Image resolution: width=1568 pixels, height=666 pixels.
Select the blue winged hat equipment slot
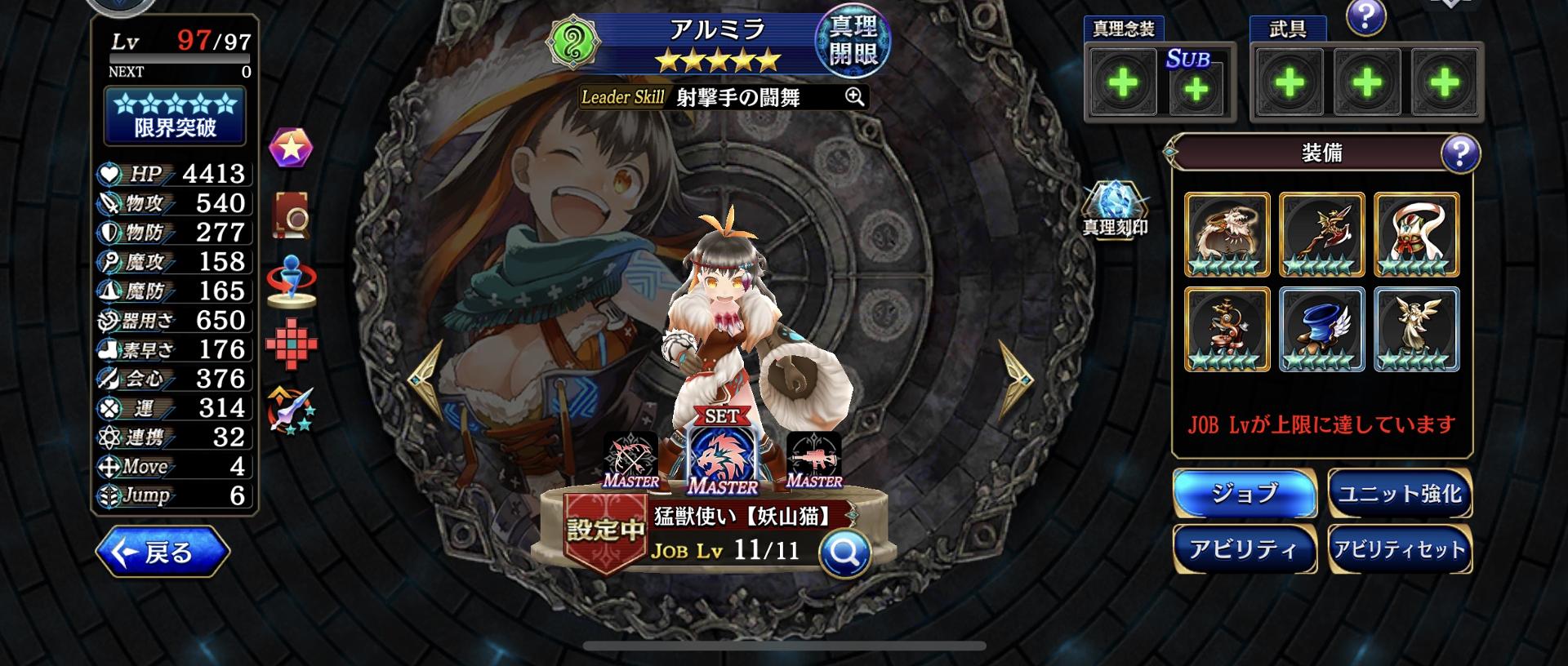[x=1321, y=329]
